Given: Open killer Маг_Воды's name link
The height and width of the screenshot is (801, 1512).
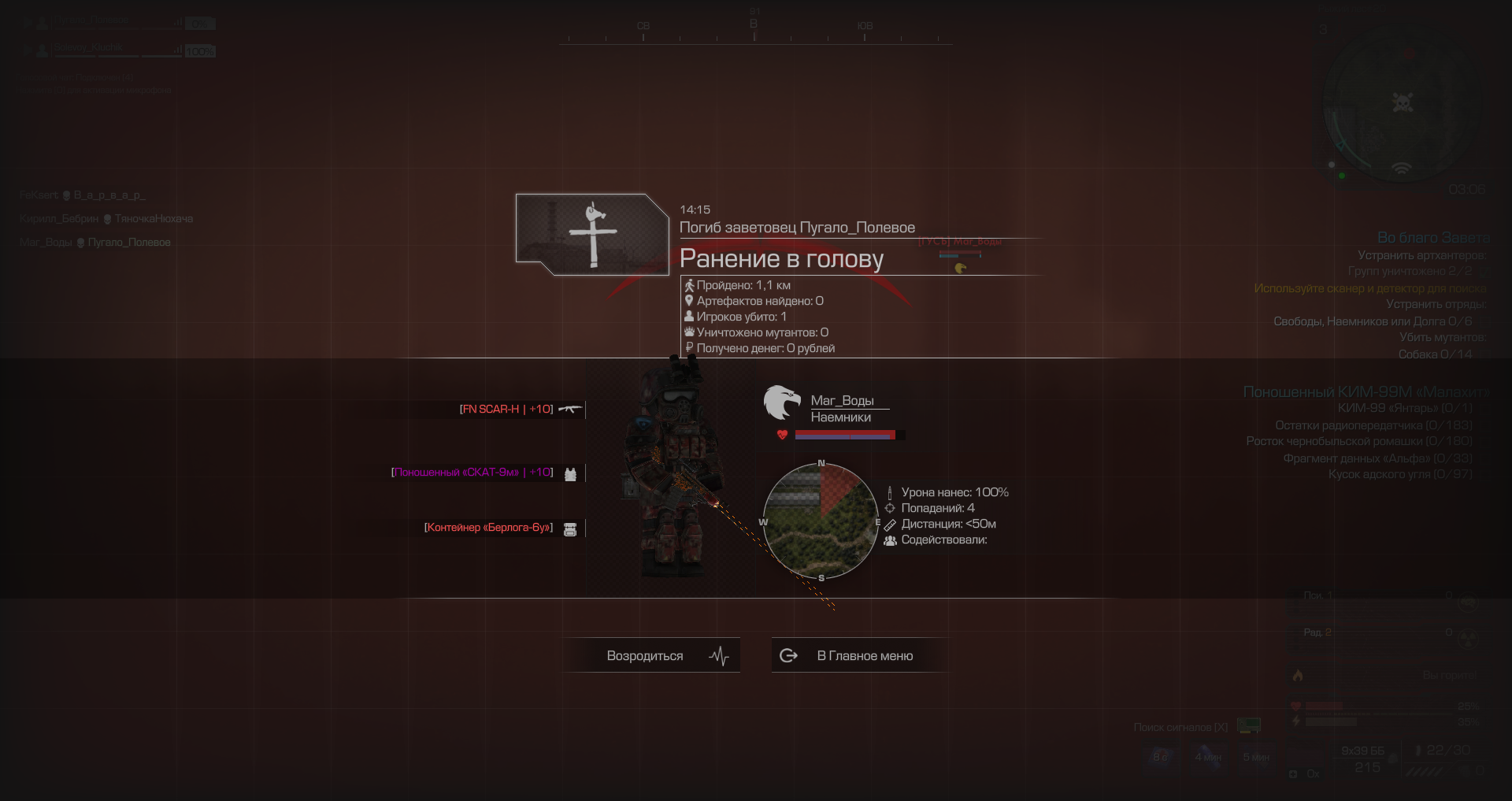Looking at the screenshot, I should [842, 400].
